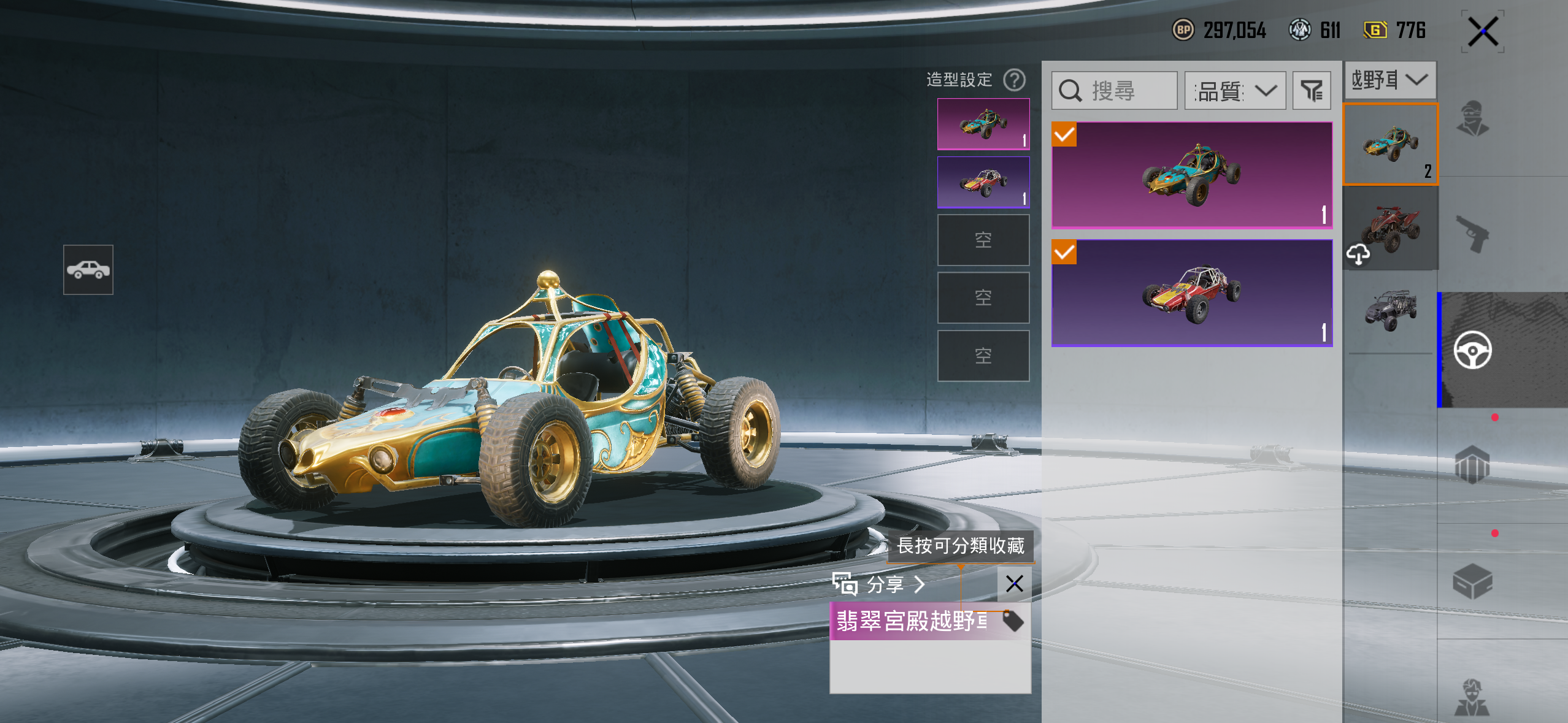Choose the gray UTV vehicle thumbnail
The image size is (1568, 723).
pyautogui.click(x=1390, y=310)
